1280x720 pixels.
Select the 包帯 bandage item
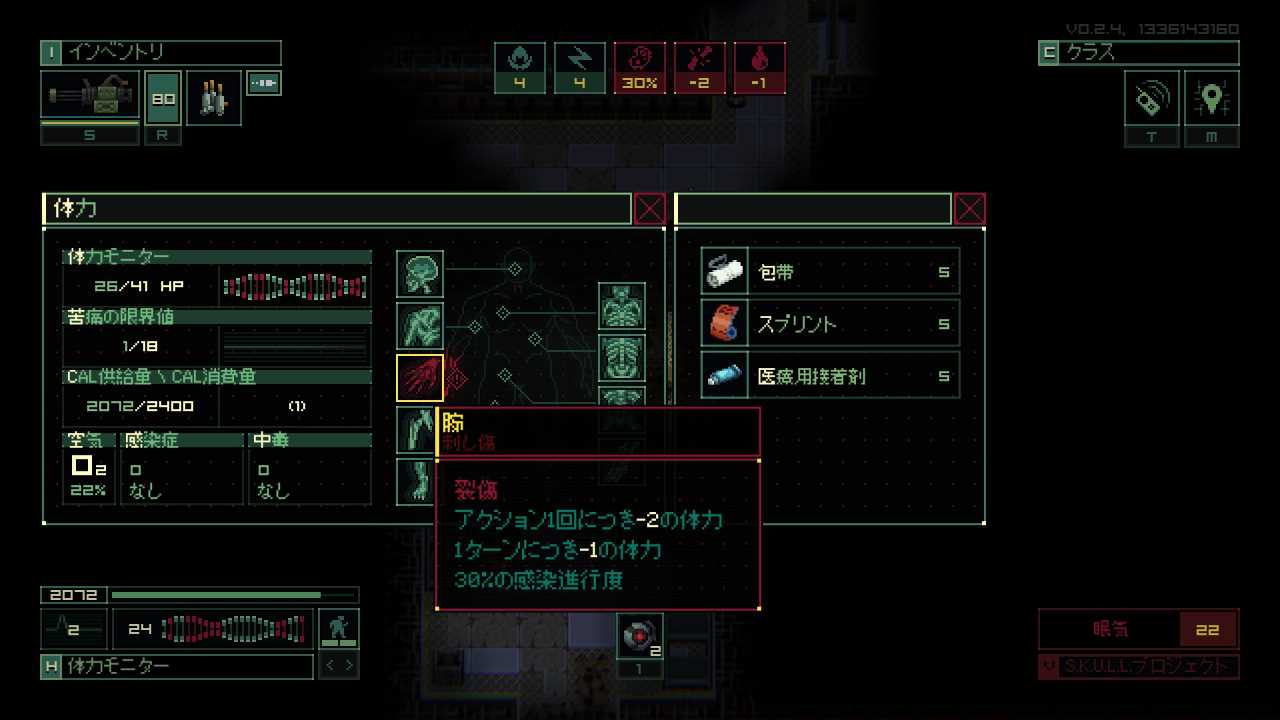click(x=830, y=272)
